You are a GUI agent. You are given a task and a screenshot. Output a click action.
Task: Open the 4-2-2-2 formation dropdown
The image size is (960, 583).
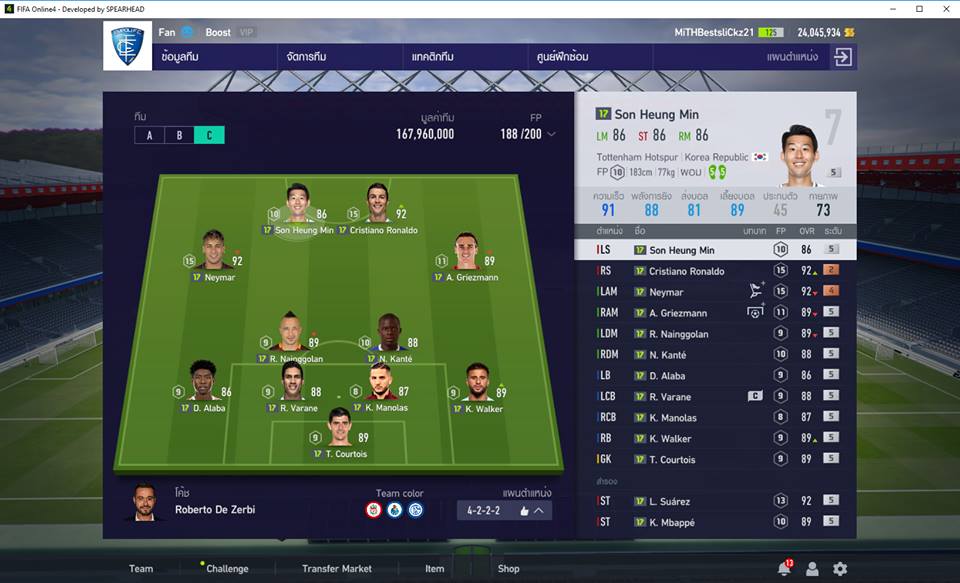(504, 510)
